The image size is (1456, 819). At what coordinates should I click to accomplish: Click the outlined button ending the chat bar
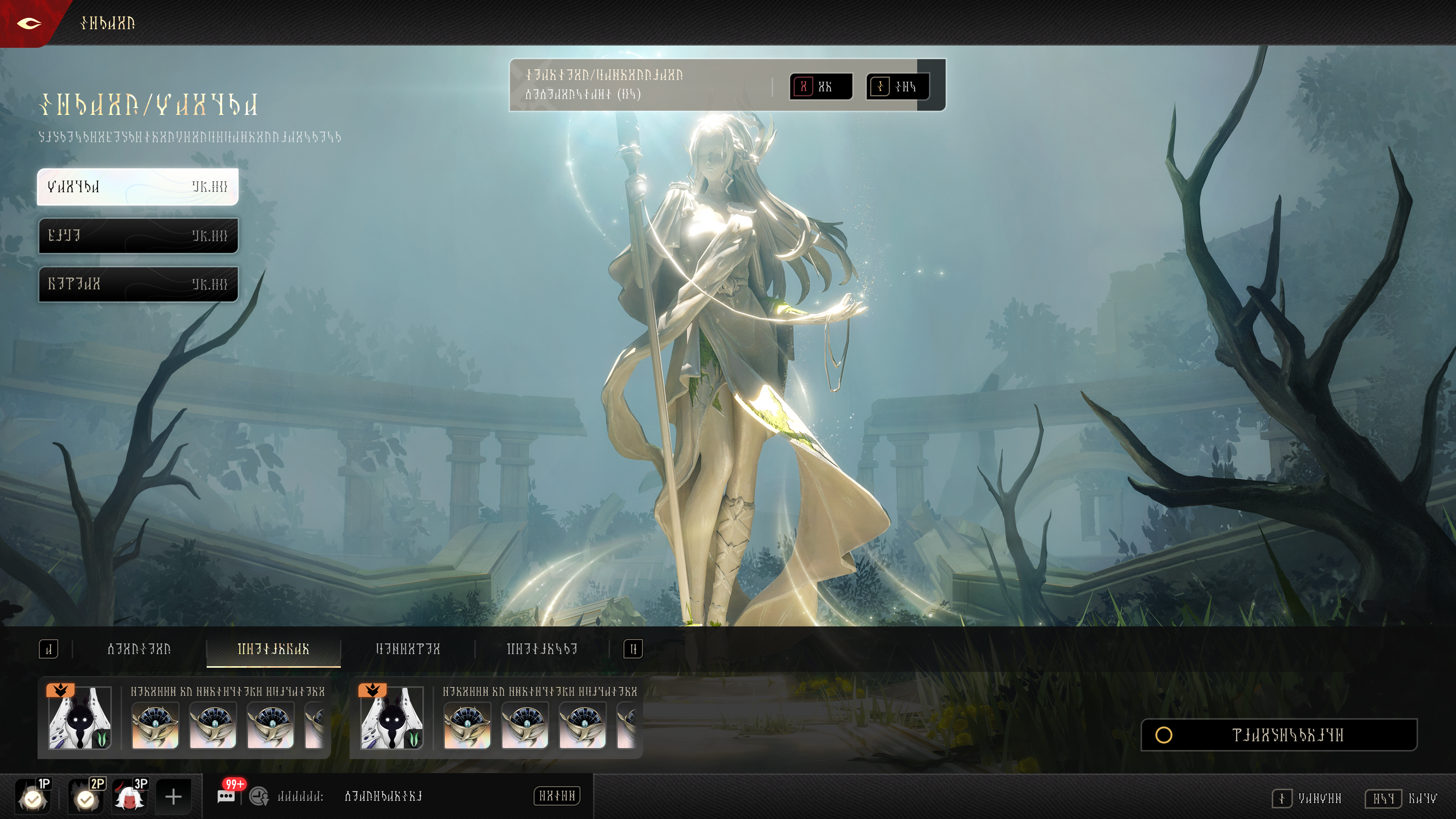coord(557,796)
